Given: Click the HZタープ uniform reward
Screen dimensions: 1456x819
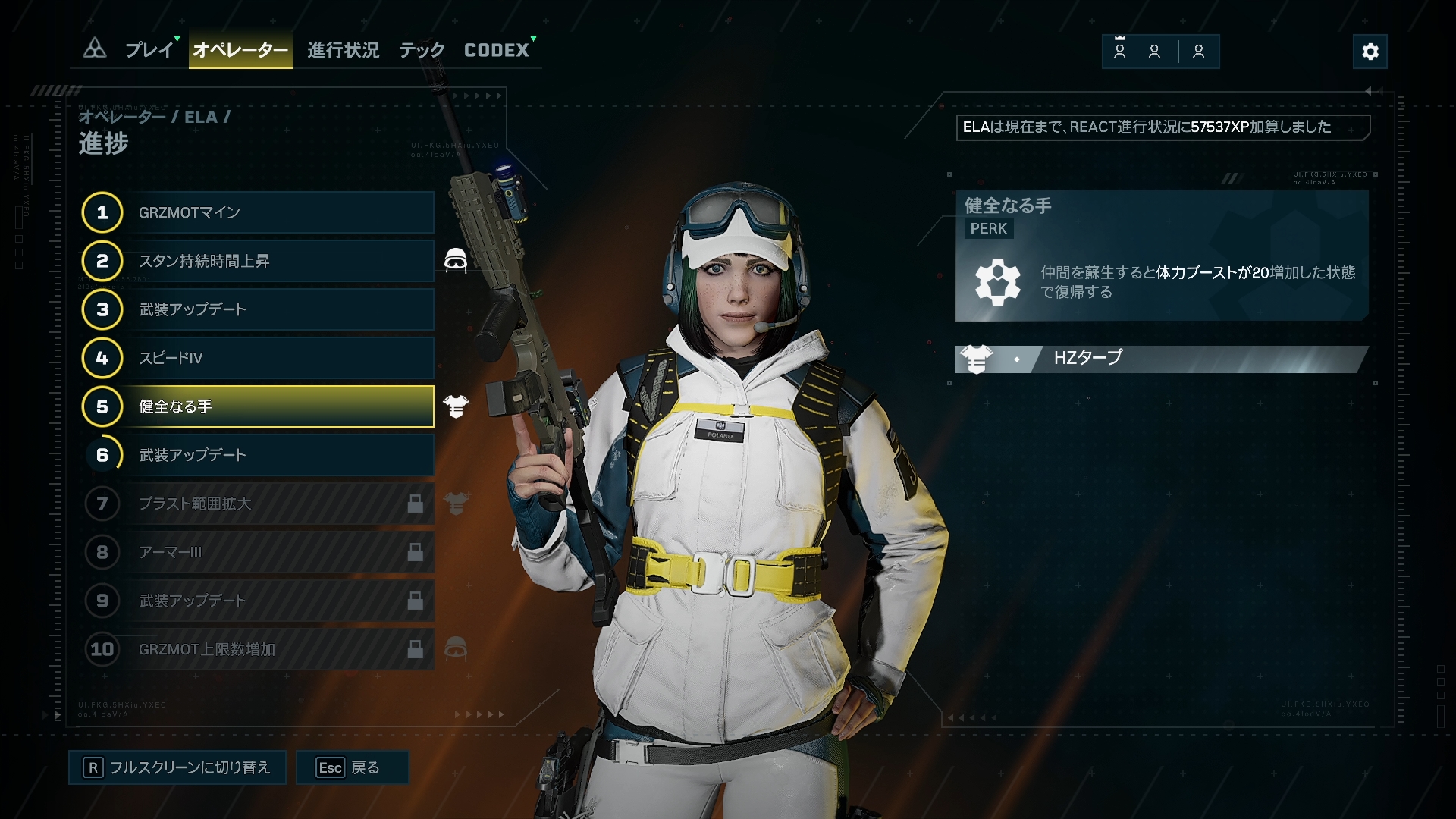Looking at the screenshot, I should click(x=1160, y=358).
